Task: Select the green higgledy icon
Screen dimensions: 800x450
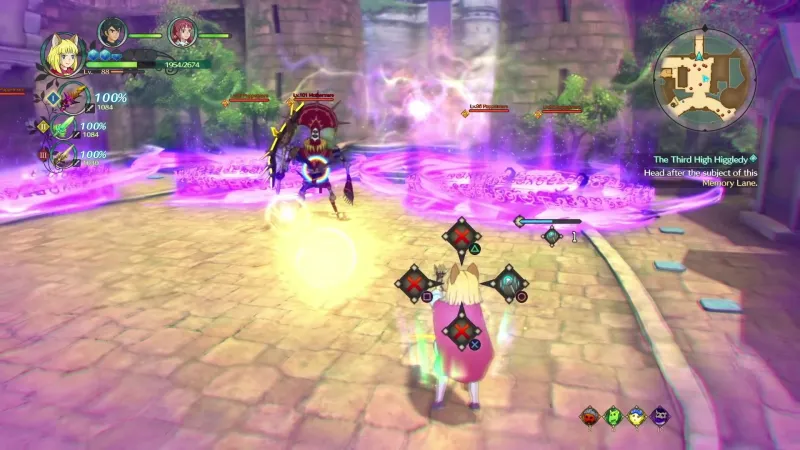Action: [613, 415]
